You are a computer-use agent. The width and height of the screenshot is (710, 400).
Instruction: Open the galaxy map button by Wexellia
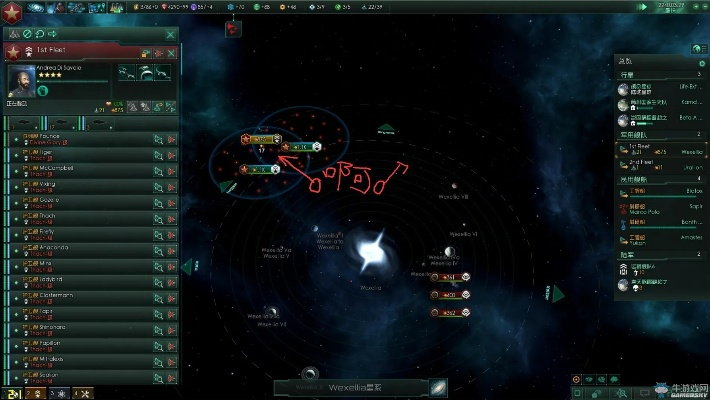tap(438, 388)
